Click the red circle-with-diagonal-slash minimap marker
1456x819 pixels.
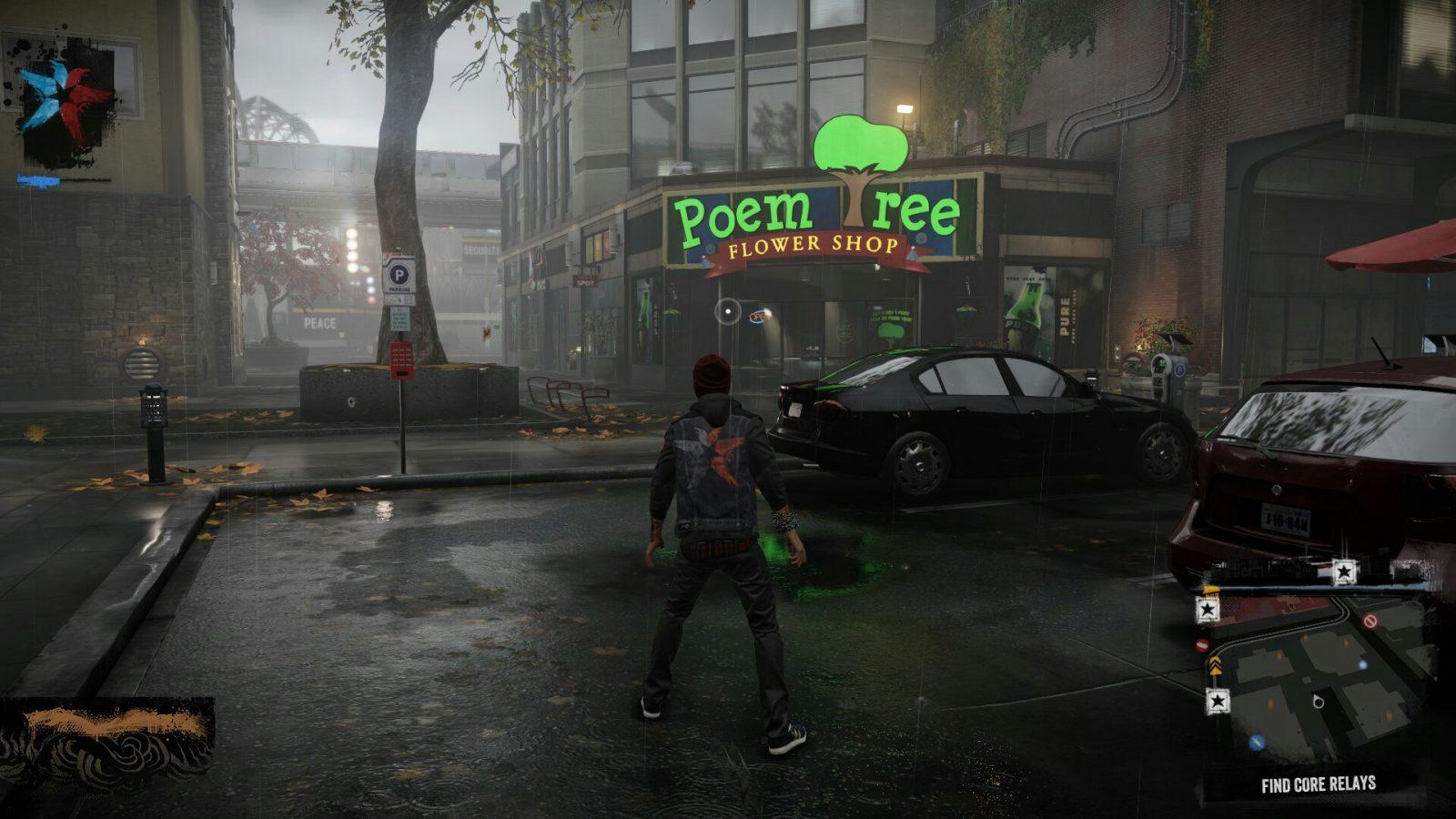coord(1370,622)
